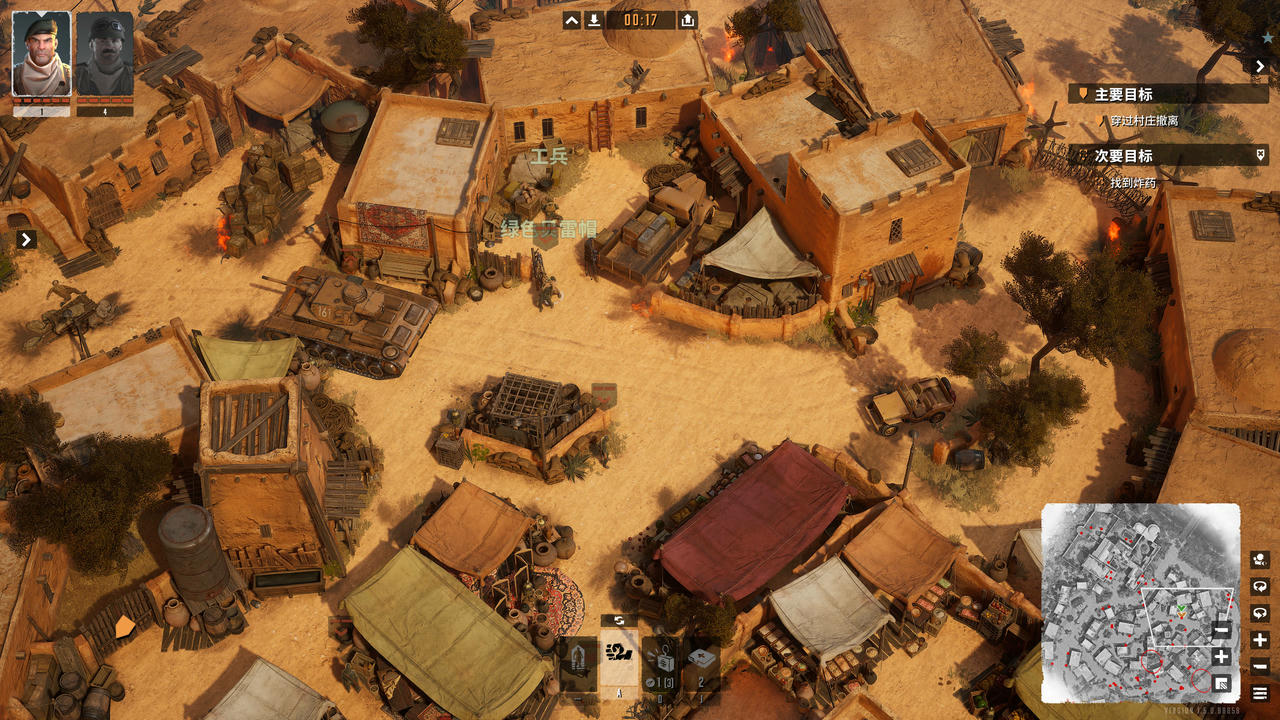Toggle the minimap layer square icon
Image resolution: width=1280 pixels, height=720 pixels.
point(1221,683)
